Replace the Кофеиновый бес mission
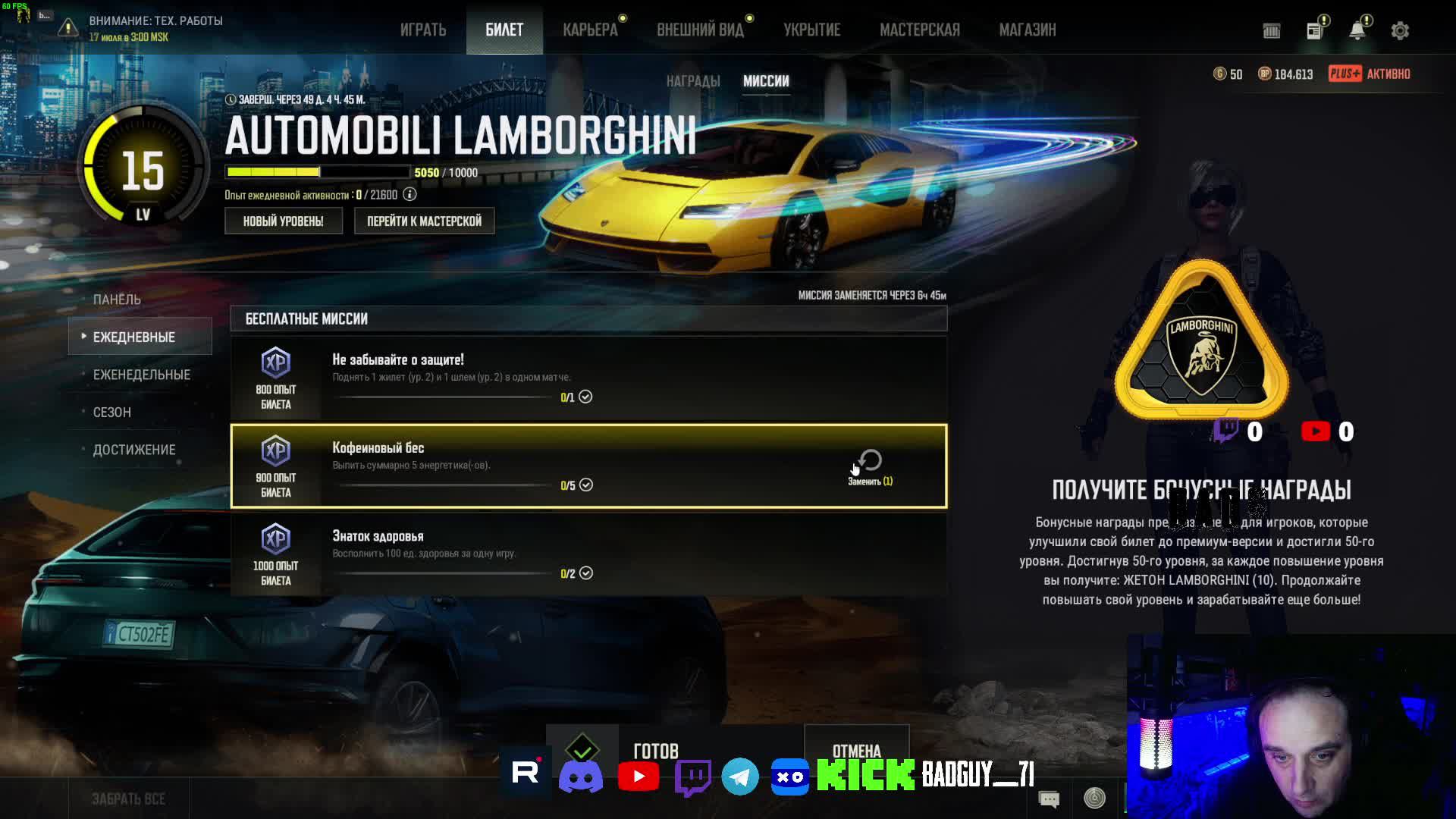This screenshot has height=819, width=1456. 870,466
